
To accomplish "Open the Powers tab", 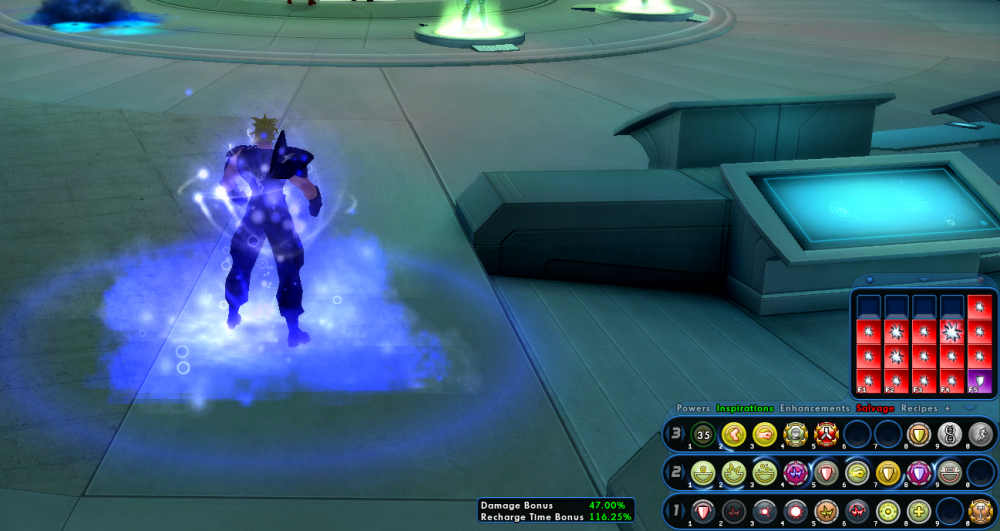I will pyautogui.click(x=693, y=408).
